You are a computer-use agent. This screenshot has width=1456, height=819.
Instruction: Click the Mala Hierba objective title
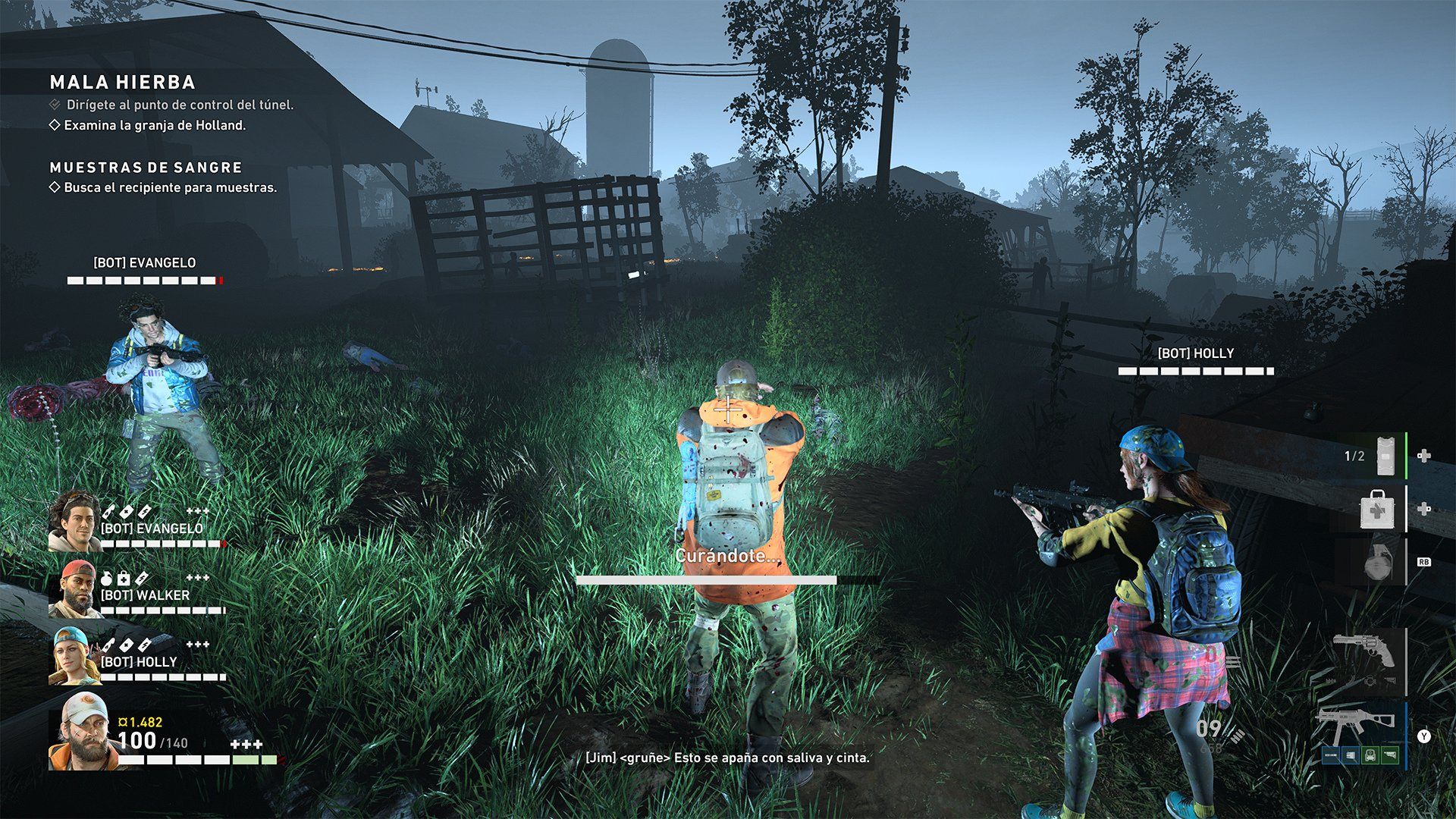(123, 82)
